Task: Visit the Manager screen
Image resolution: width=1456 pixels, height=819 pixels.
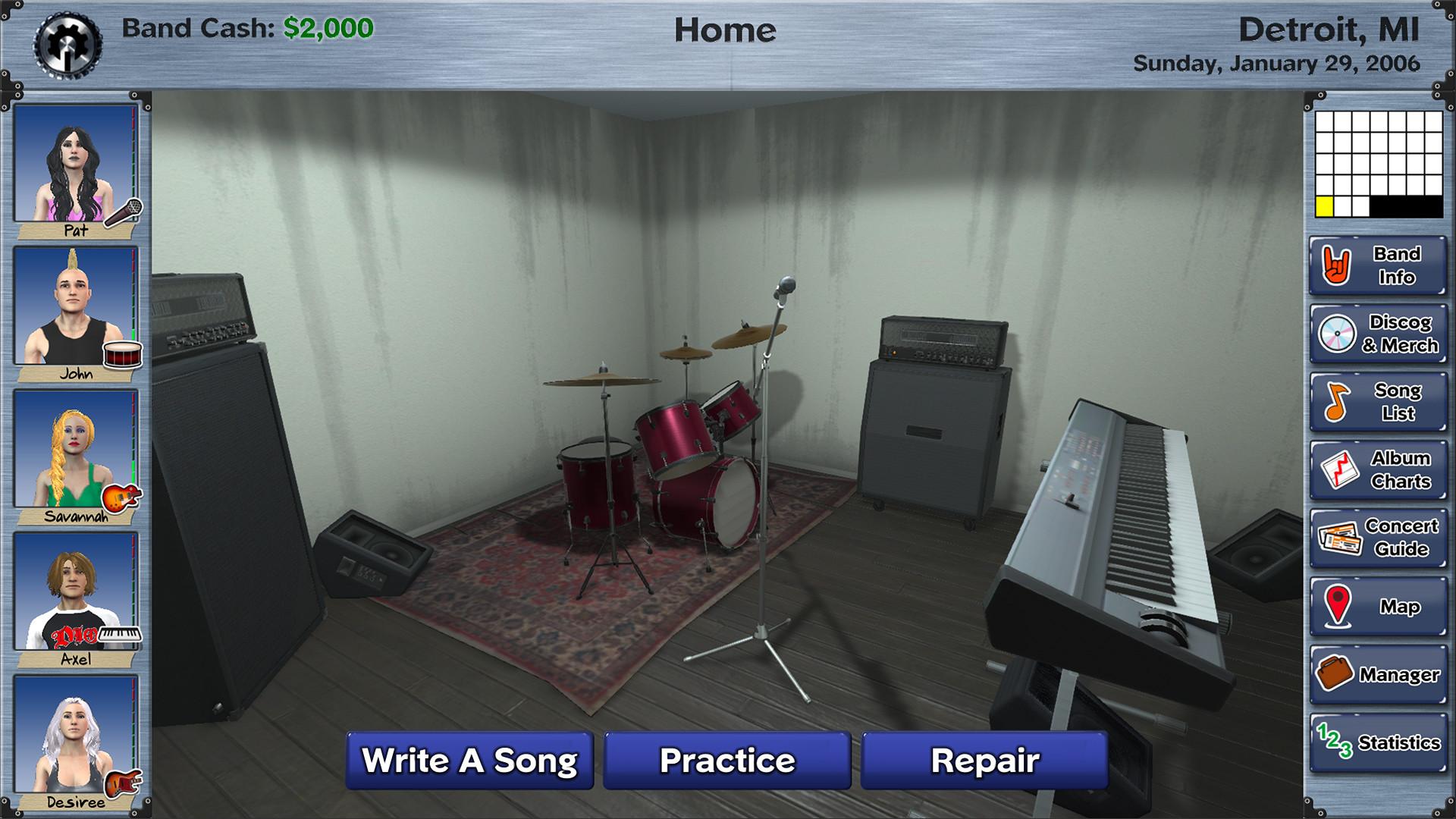Action: tap(1376, 673)
